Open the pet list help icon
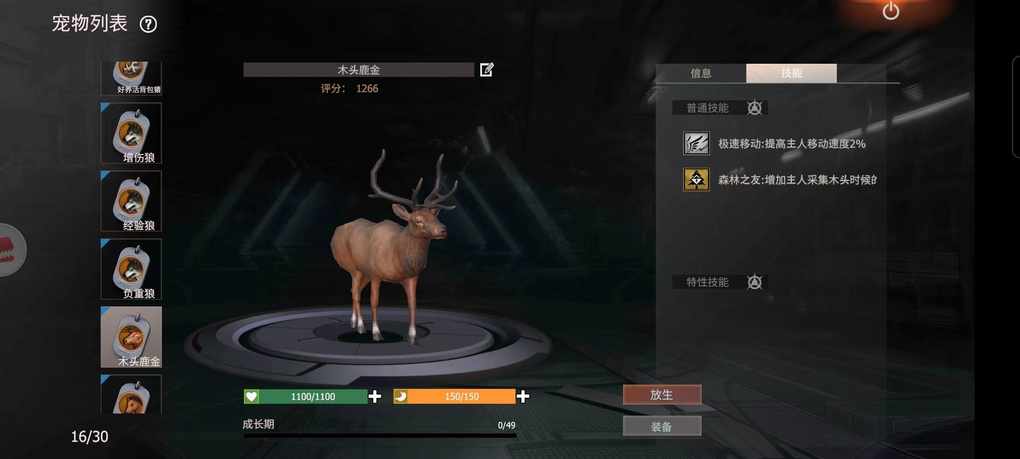Viewport: 1020px width, 459px height. [148, 24]
